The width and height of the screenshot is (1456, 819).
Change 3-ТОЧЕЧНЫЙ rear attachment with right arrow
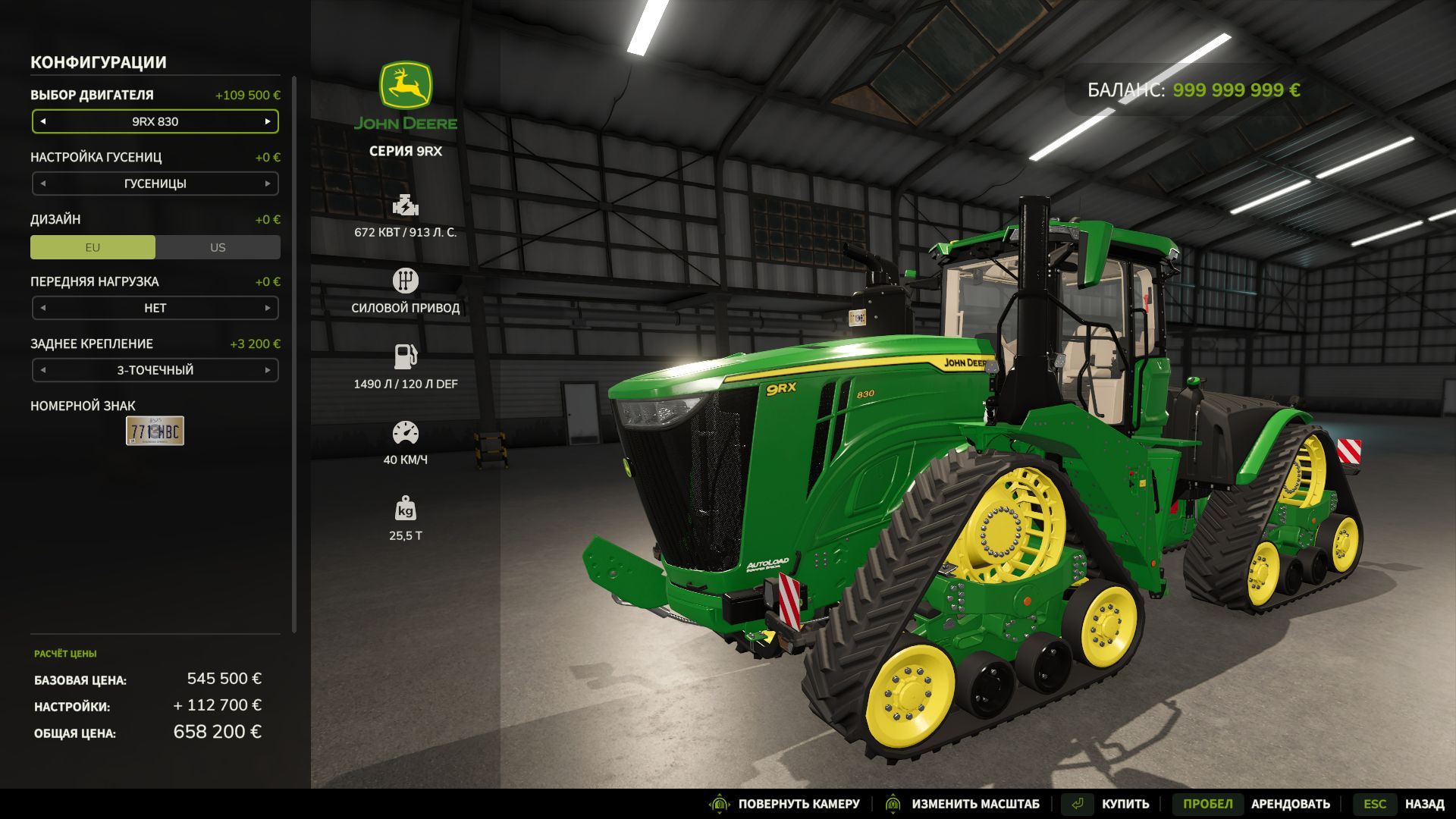point(267,370)
